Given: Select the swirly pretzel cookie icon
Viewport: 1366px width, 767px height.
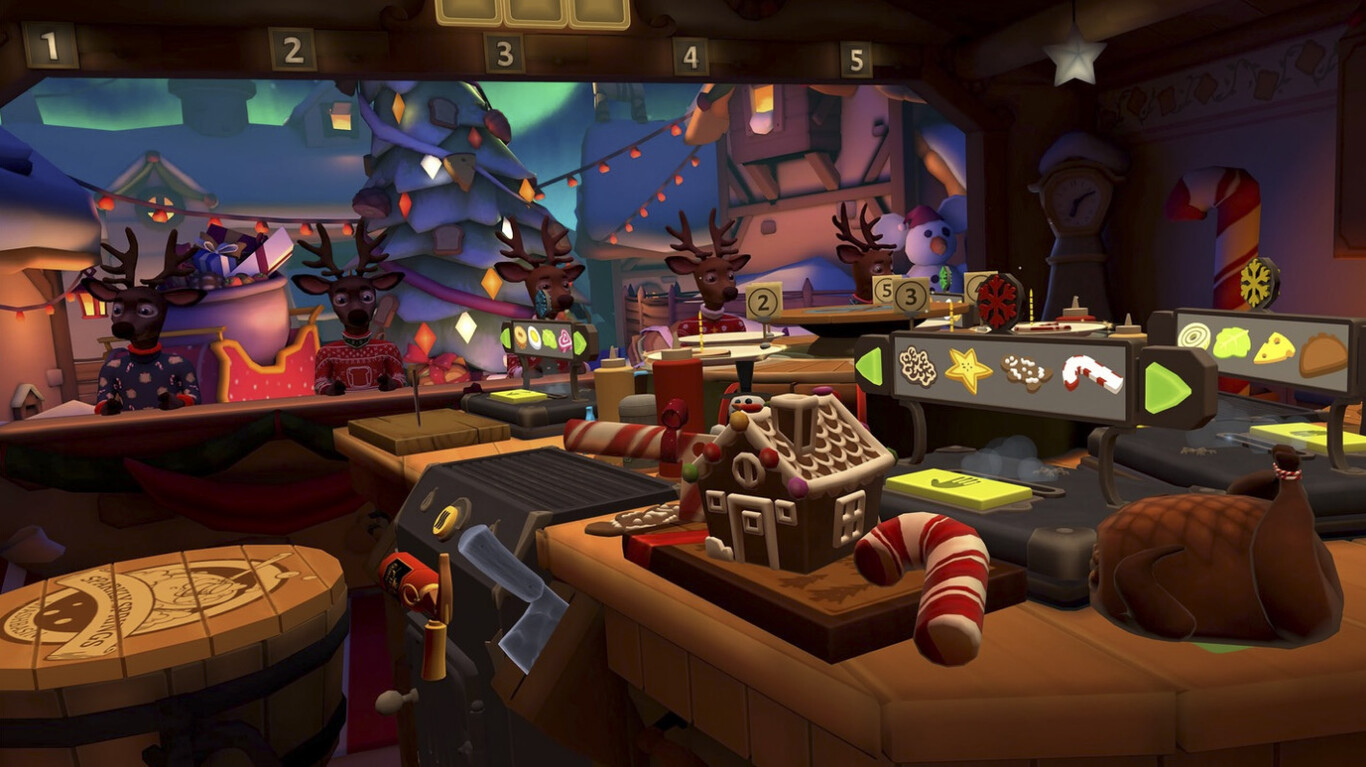Looking at the screenshot, I should pos(916,367).
